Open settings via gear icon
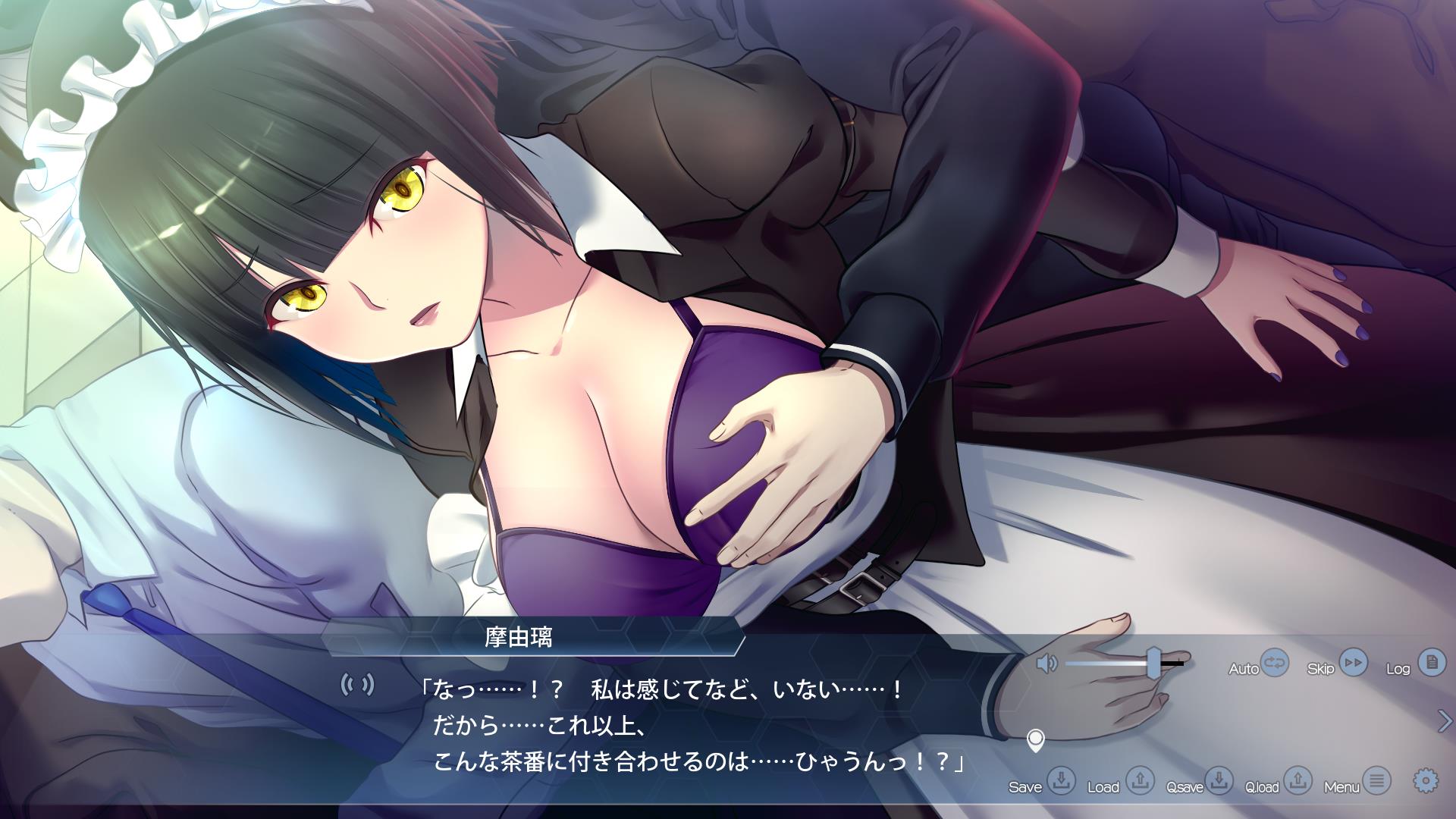 tap(1426, 780)
